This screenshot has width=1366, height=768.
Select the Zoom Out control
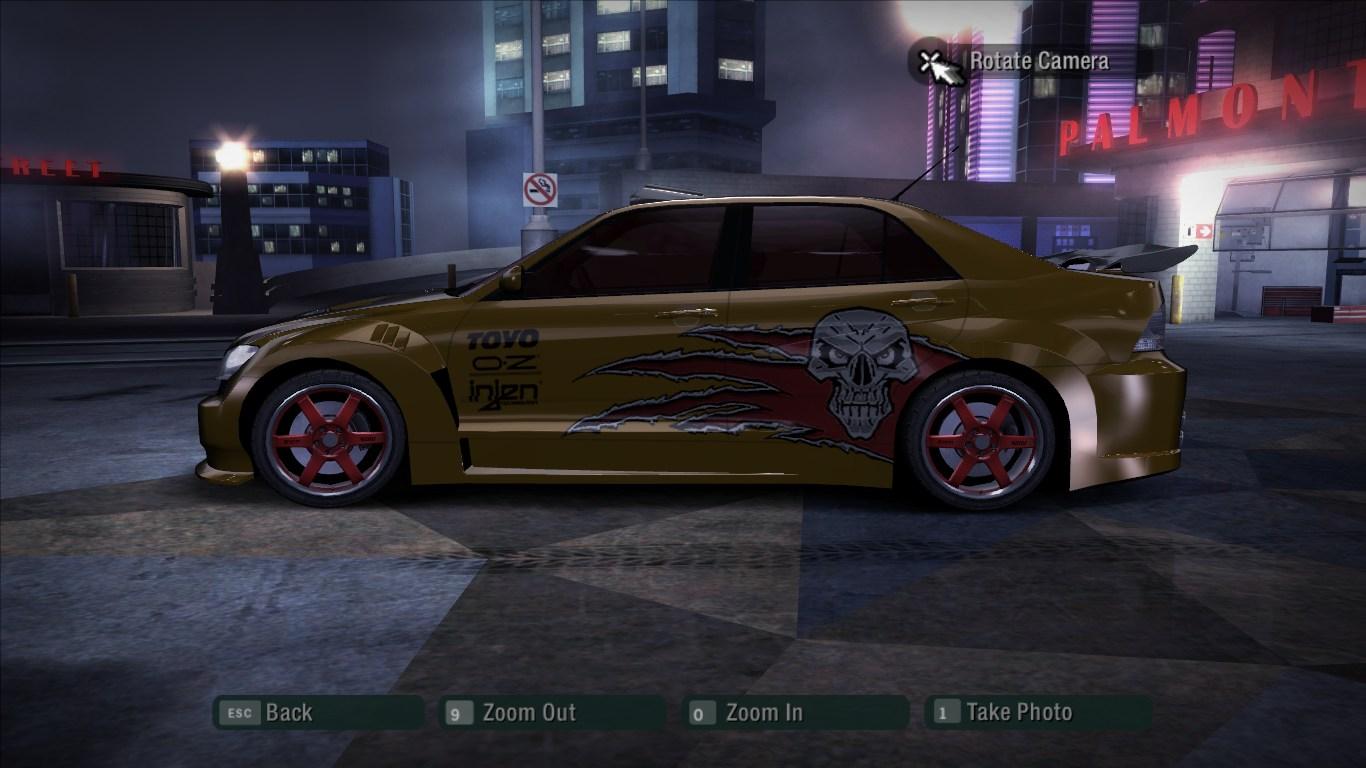527,713
